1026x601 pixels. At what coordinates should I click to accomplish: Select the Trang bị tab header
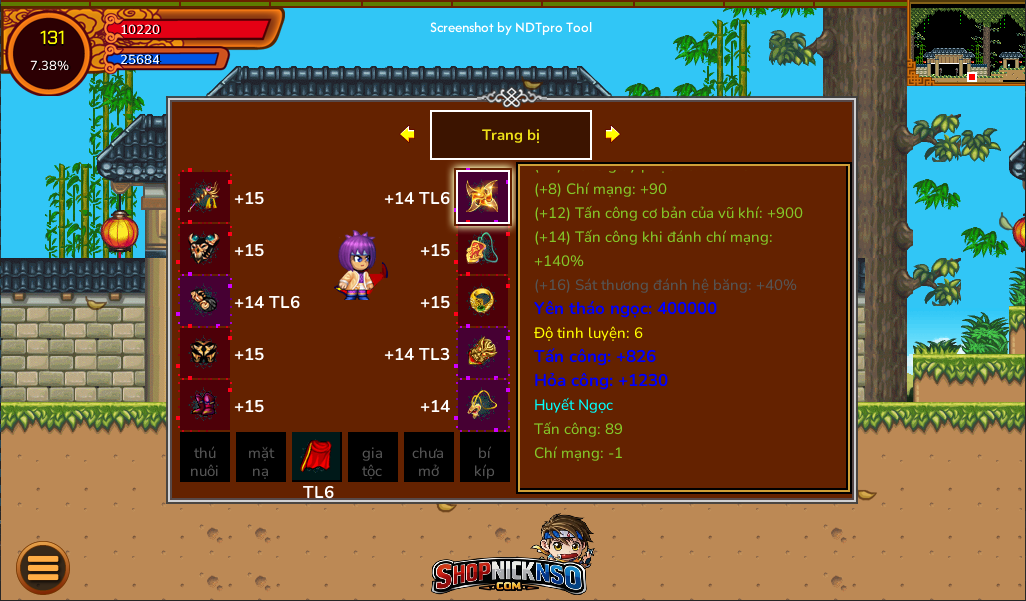(510, 135)
